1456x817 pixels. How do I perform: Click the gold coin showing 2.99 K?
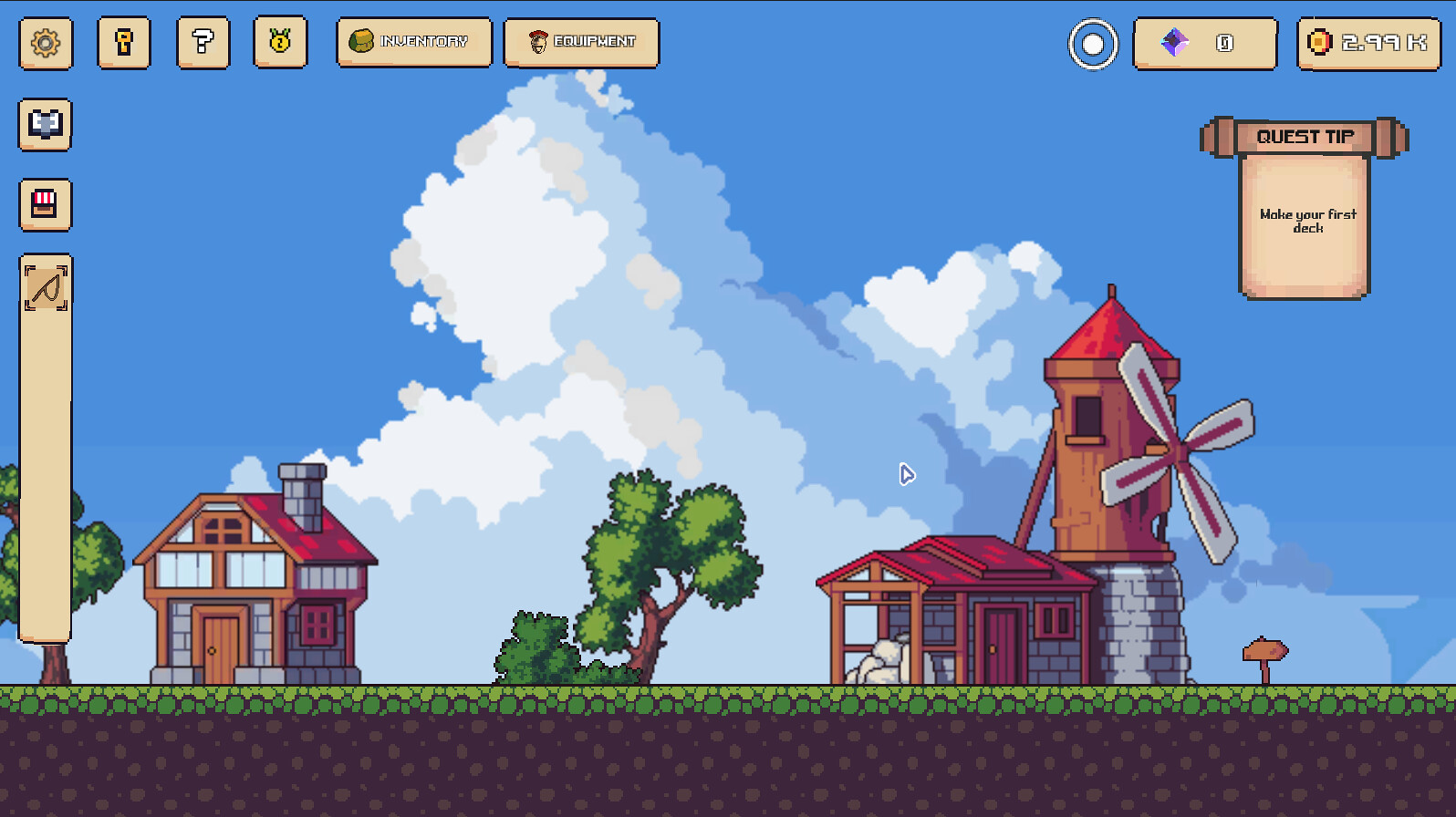pos(1367,41)
